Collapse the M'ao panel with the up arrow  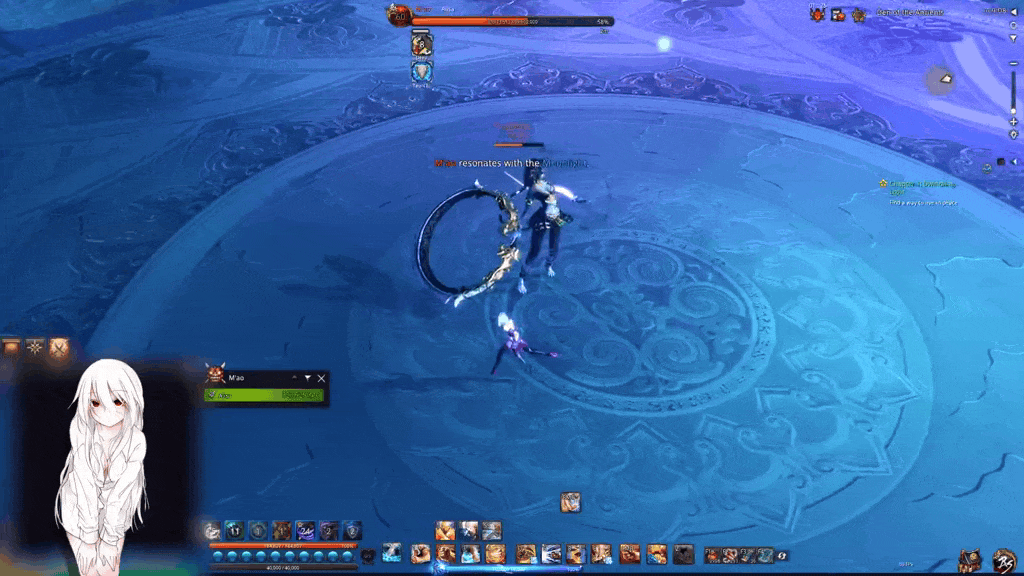pyautogui.click(x=295, y=378)
